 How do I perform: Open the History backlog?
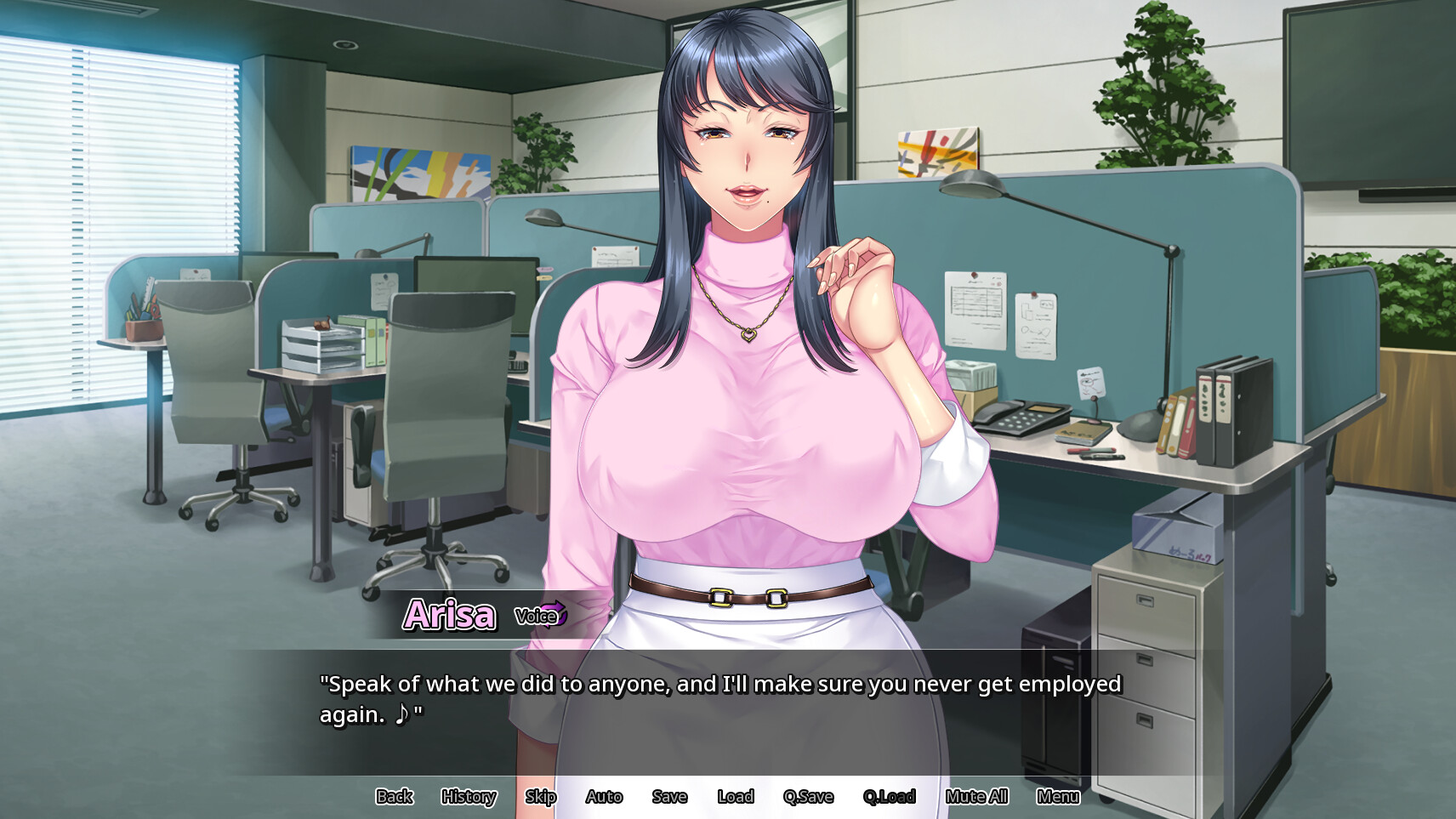click(x=468, y=797)
